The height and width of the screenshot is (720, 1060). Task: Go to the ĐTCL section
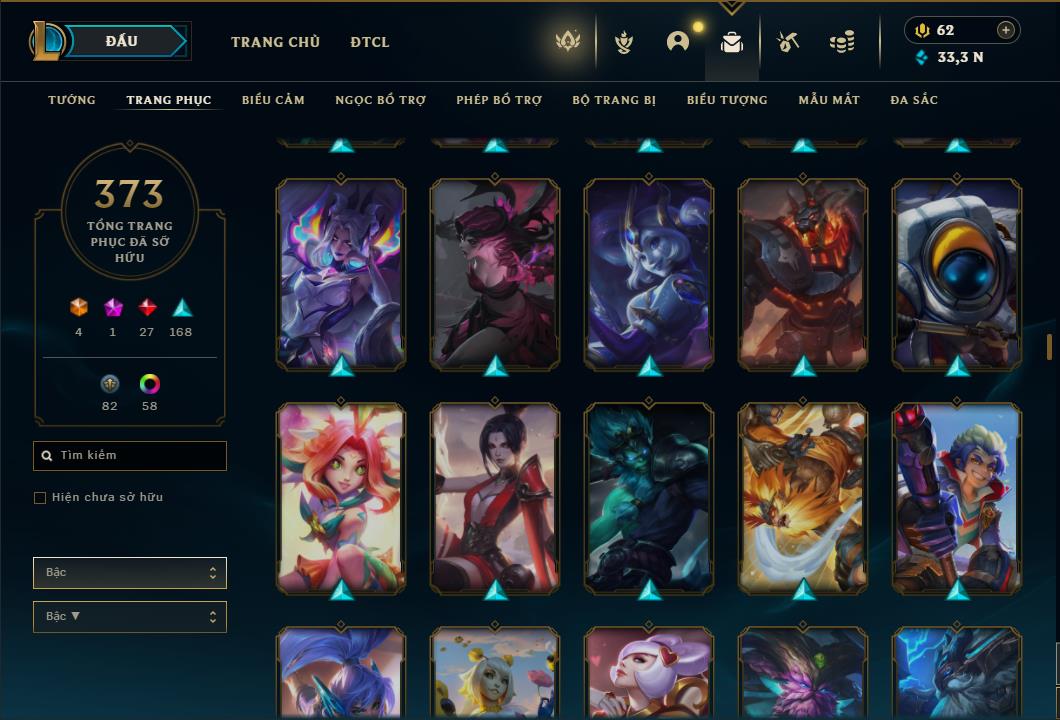(370, 42)
